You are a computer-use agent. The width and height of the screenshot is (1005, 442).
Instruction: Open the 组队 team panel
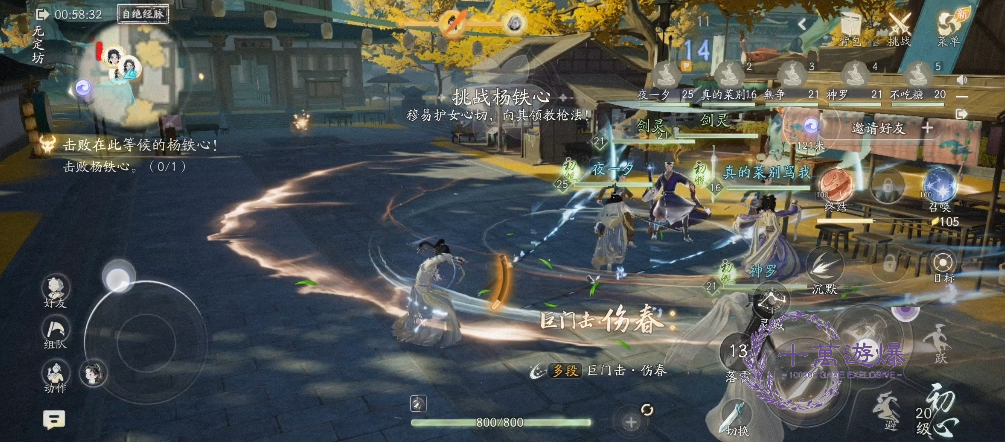[56, 331]
